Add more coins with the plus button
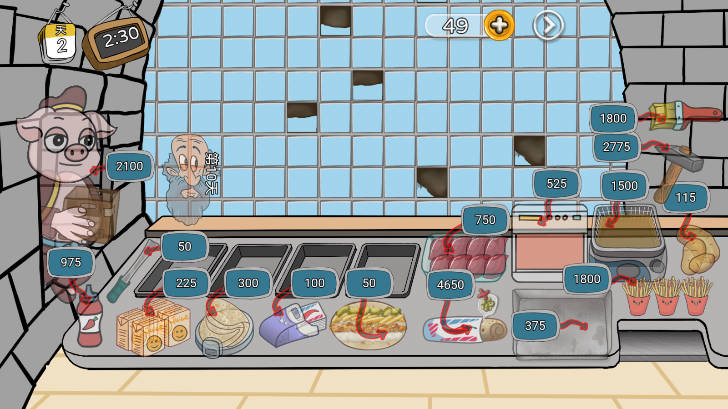The image size is (728, 409). 499,25
